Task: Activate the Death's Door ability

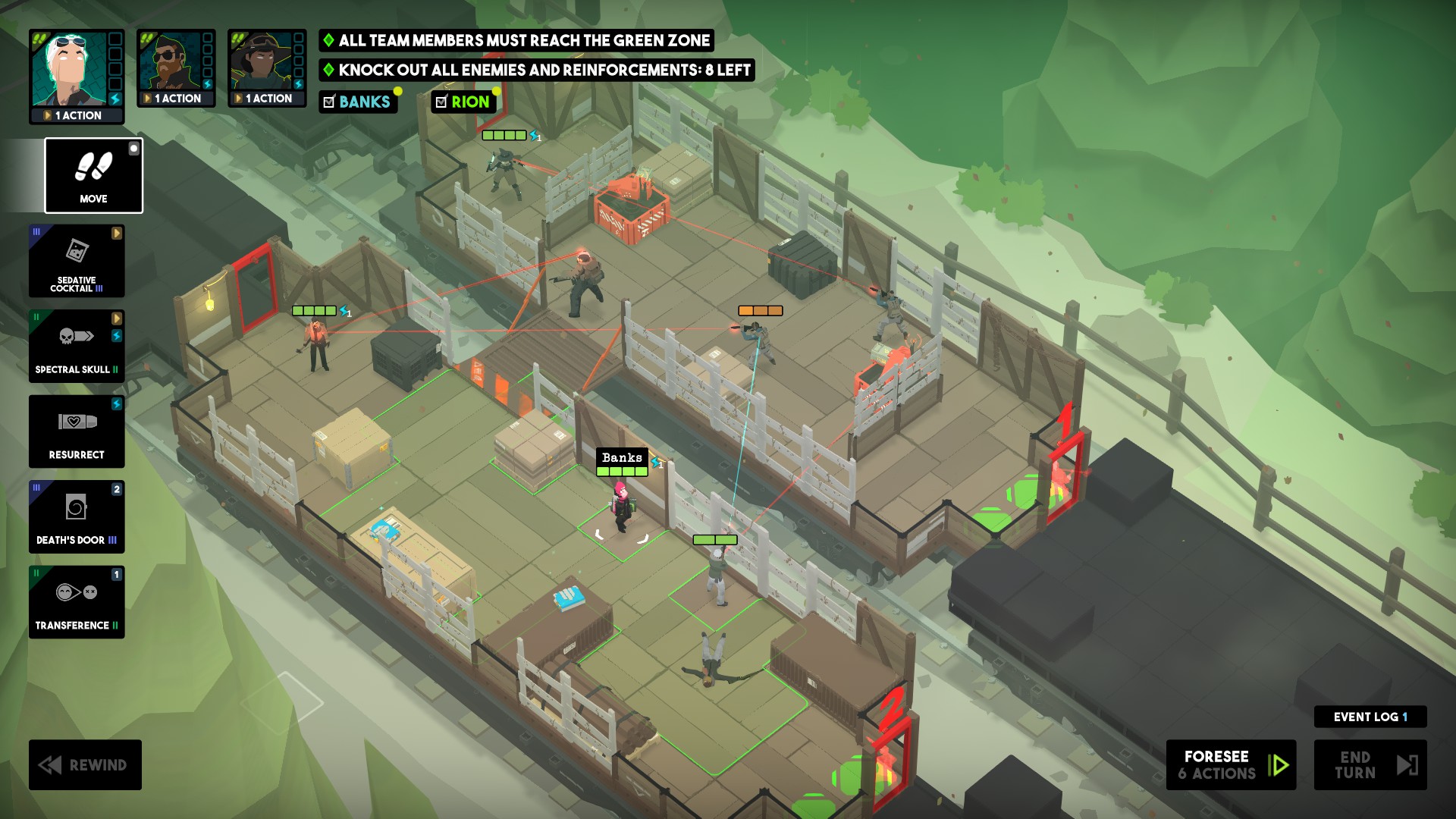Action: tap(76, 517)
